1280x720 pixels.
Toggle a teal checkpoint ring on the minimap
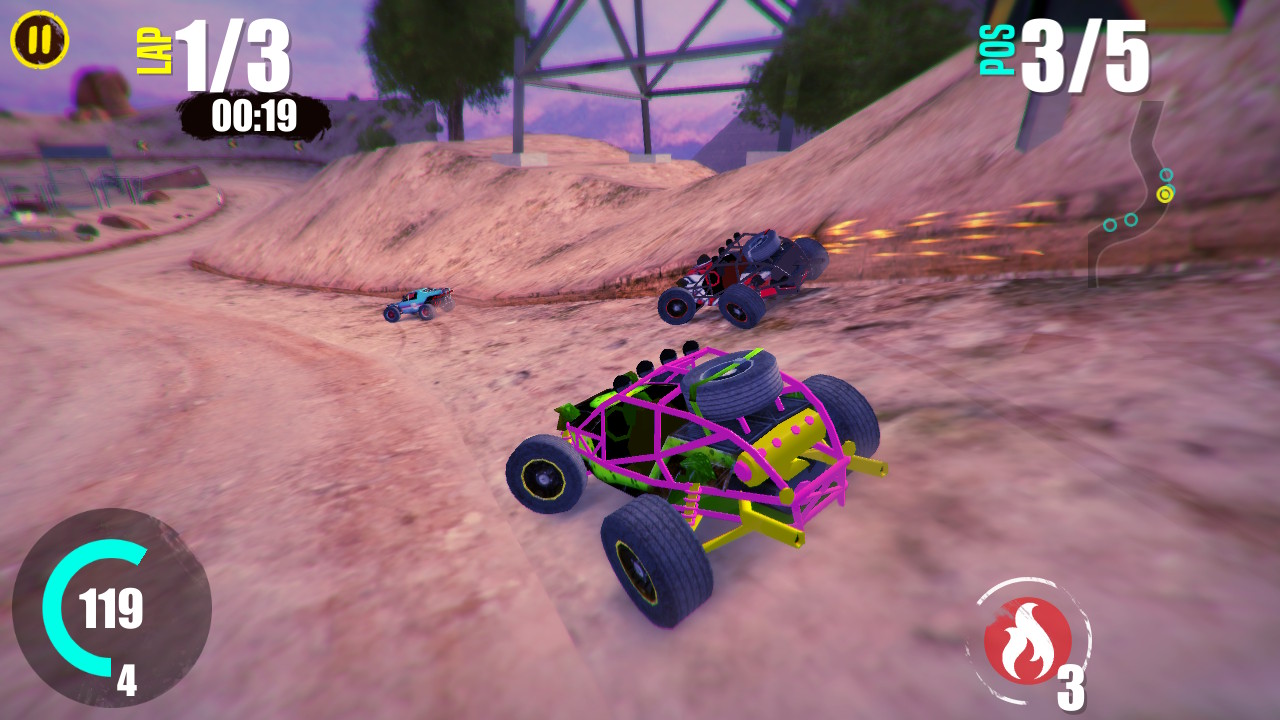pos(1167,174)
